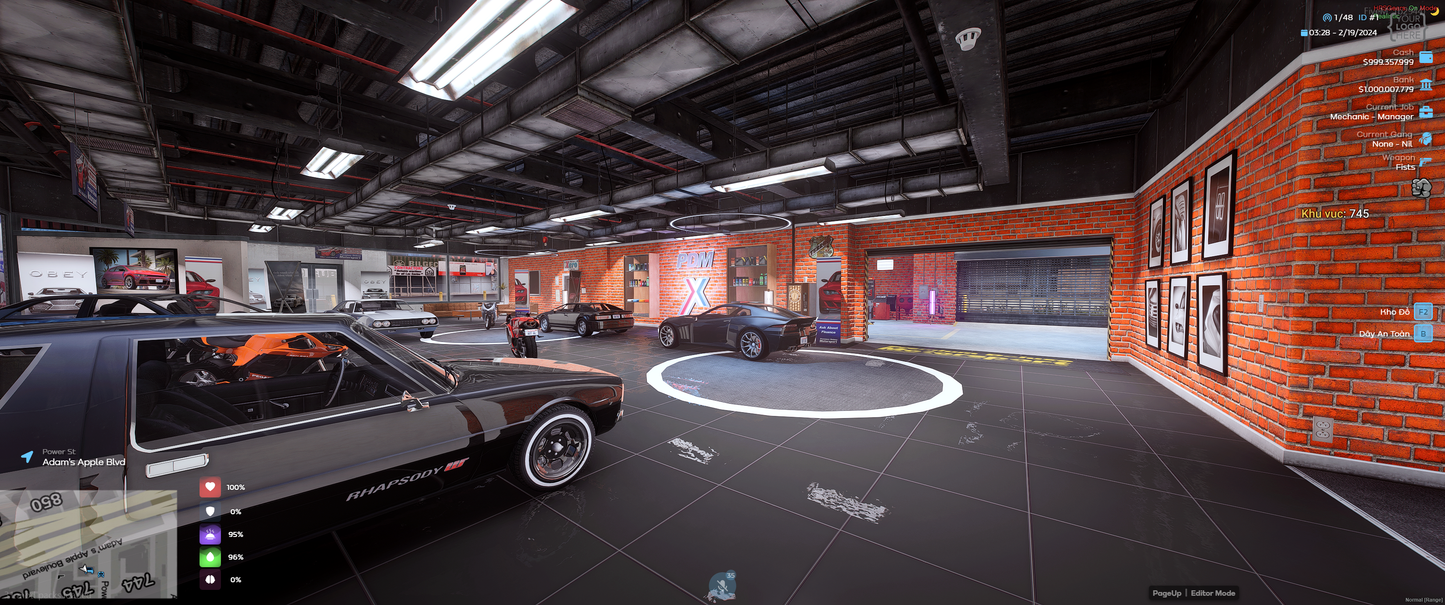Click the red heart health icon
The width and height of the screenshot is (1445, 605).
(210, 487)
